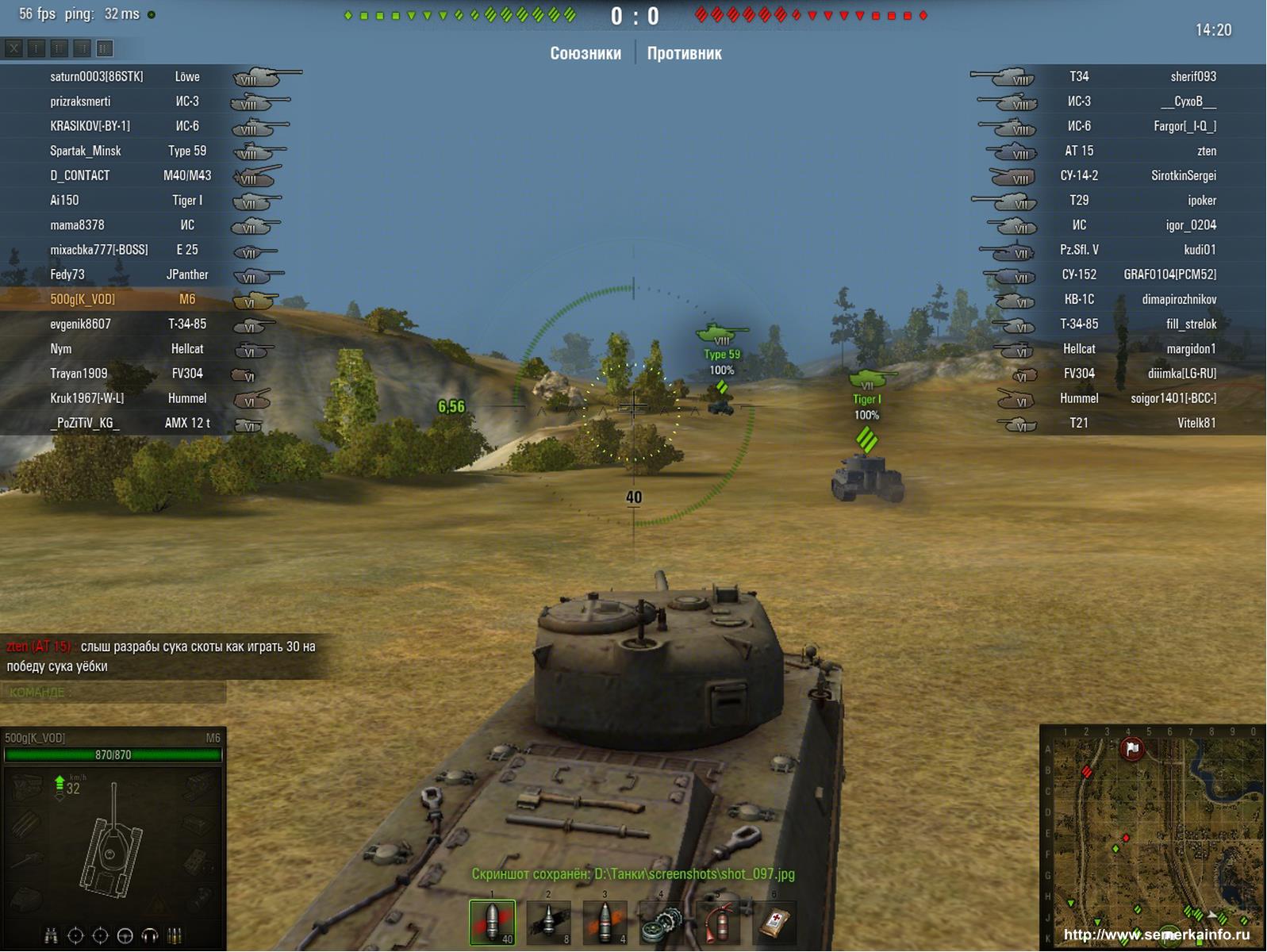Click the steering wheel driver icon
This screenshot has height=952, width=1267.
125,936
